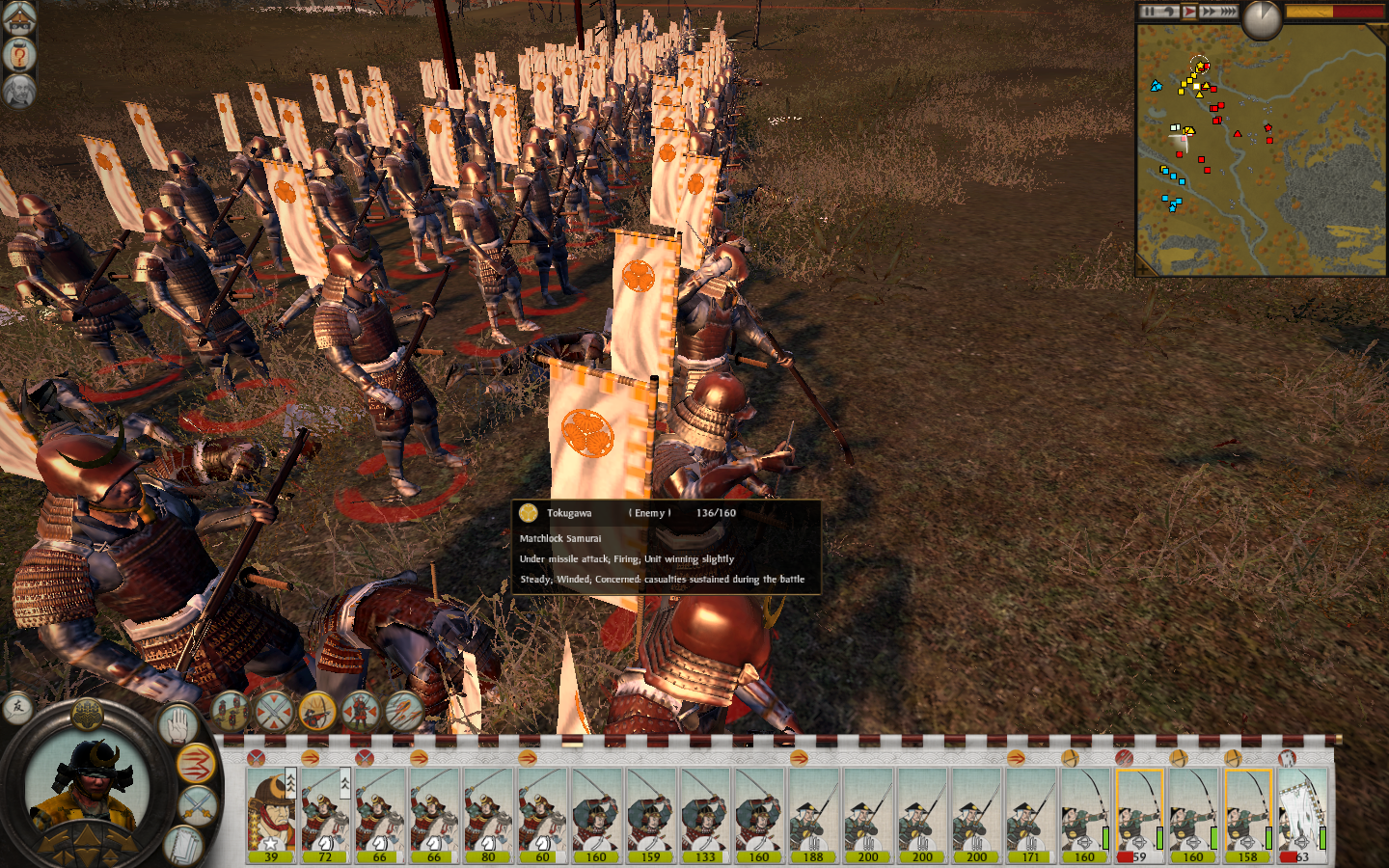Toggle the red arrows run button

click(x=196, y=764)
